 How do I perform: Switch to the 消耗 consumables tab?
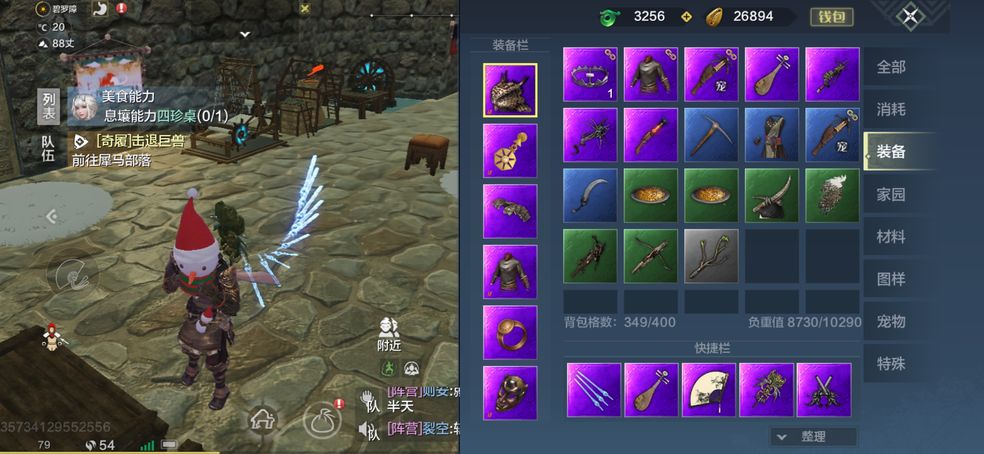click(x=891, y=109)
